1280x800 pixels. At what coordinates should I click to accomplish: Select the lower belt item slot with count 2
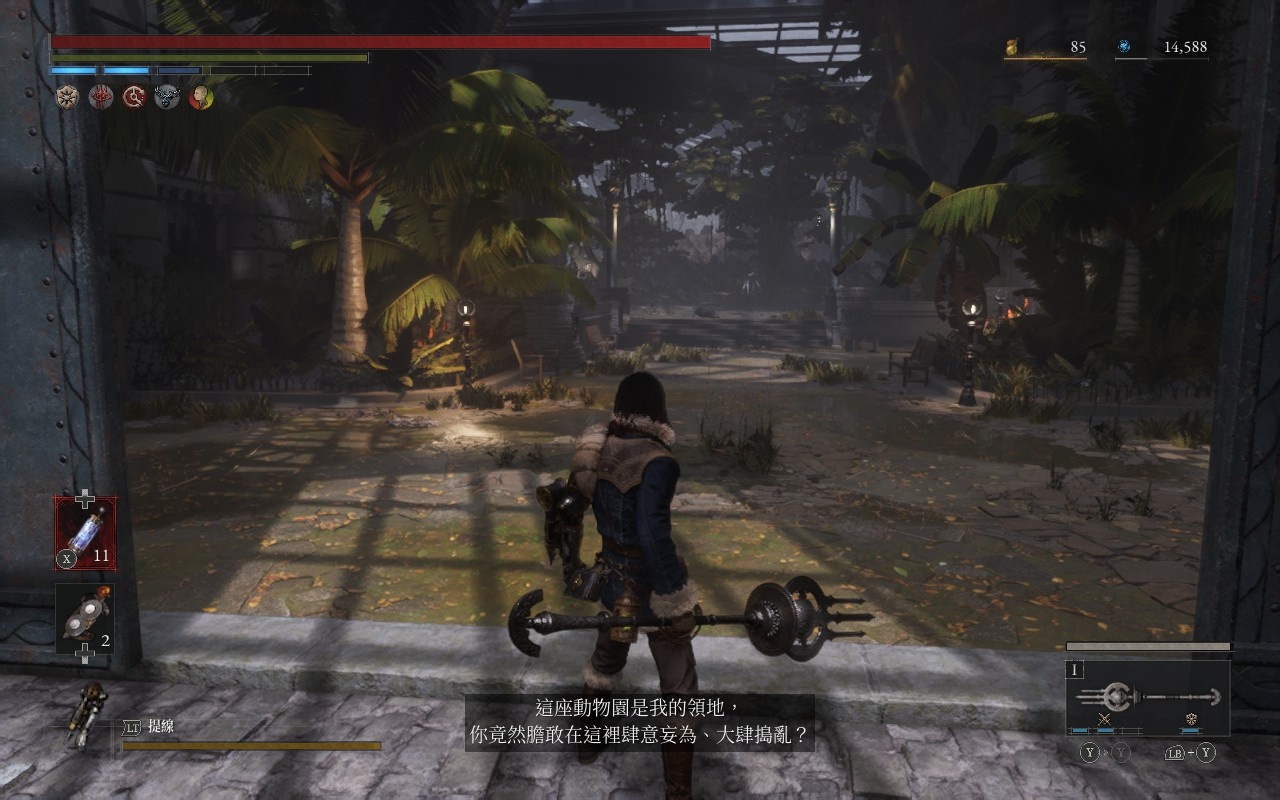85,619
